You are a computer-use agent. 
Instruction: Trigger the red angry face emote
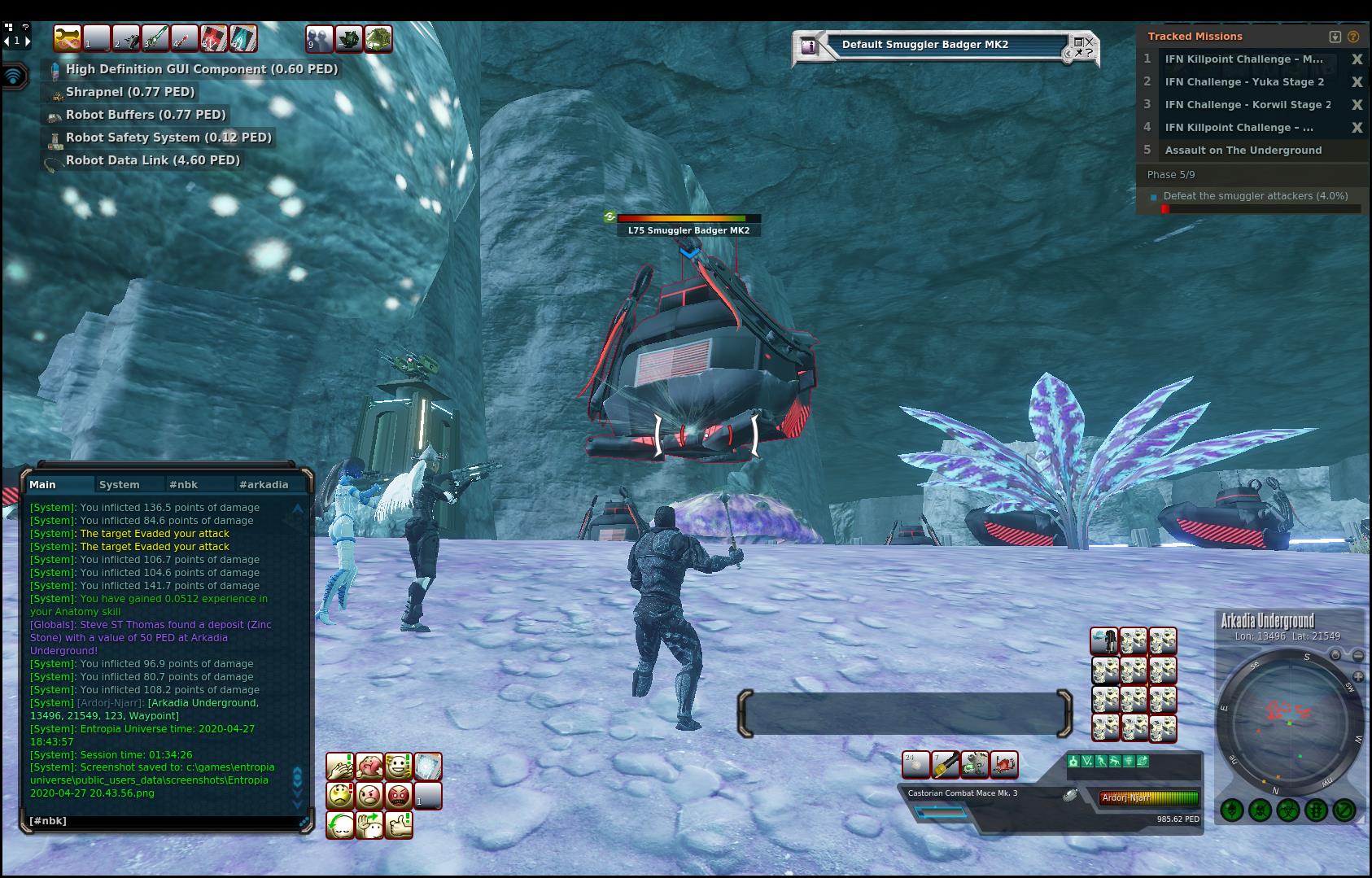398,795
